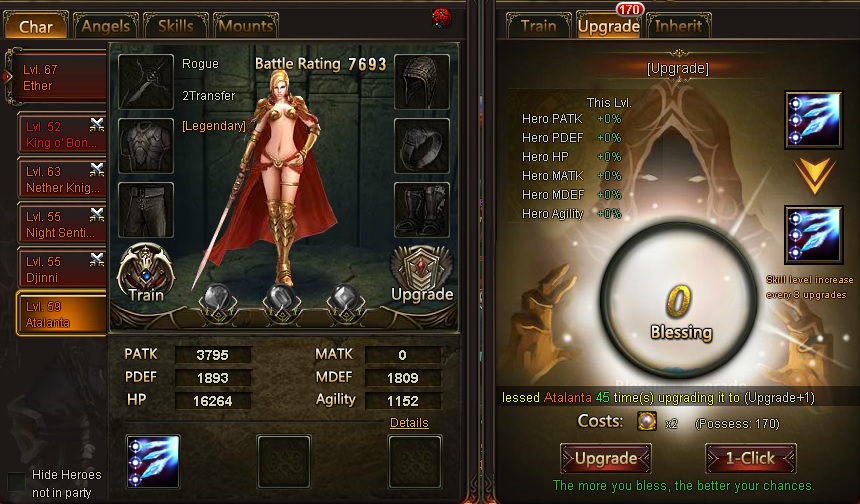Click the Upgrade shield emblem button
Screen dimensions: 860x504
coord(421,274)
